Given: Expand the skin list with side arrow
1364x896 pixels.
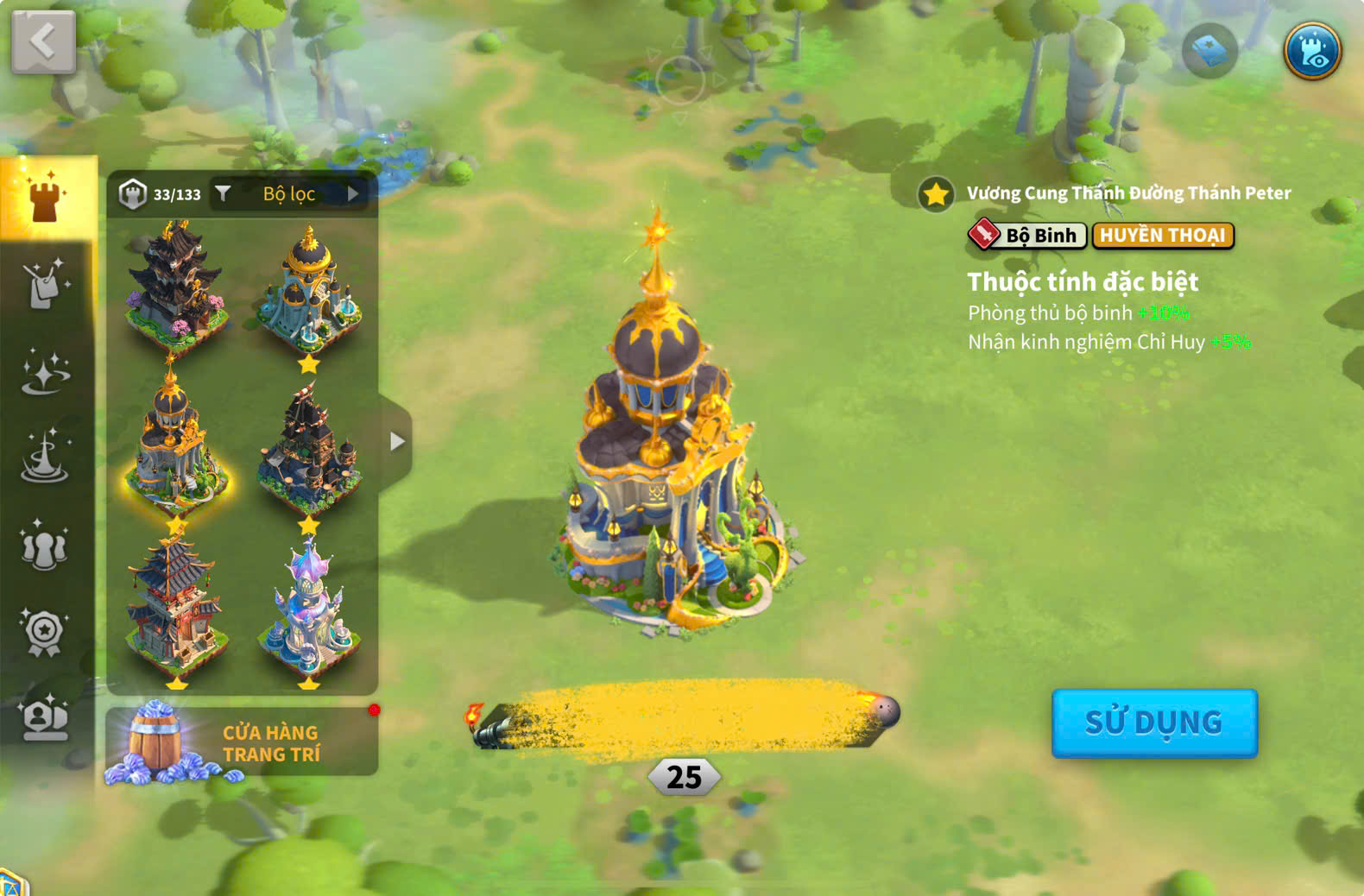Looking at the screenshot, I should [396, 442].
